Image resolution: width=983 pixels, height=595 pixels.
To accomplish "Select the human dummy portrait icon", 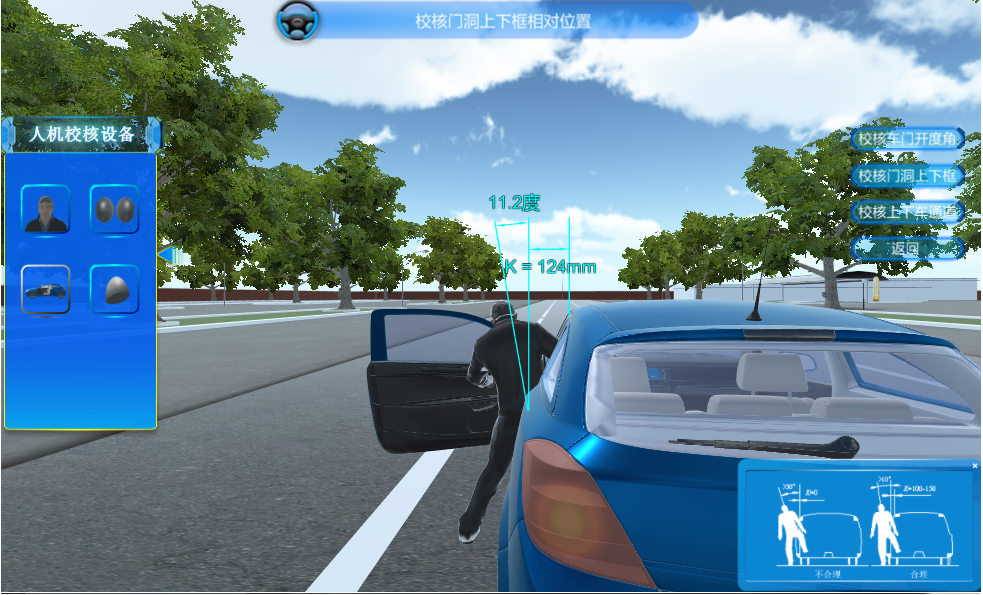I will click(45, 210).
